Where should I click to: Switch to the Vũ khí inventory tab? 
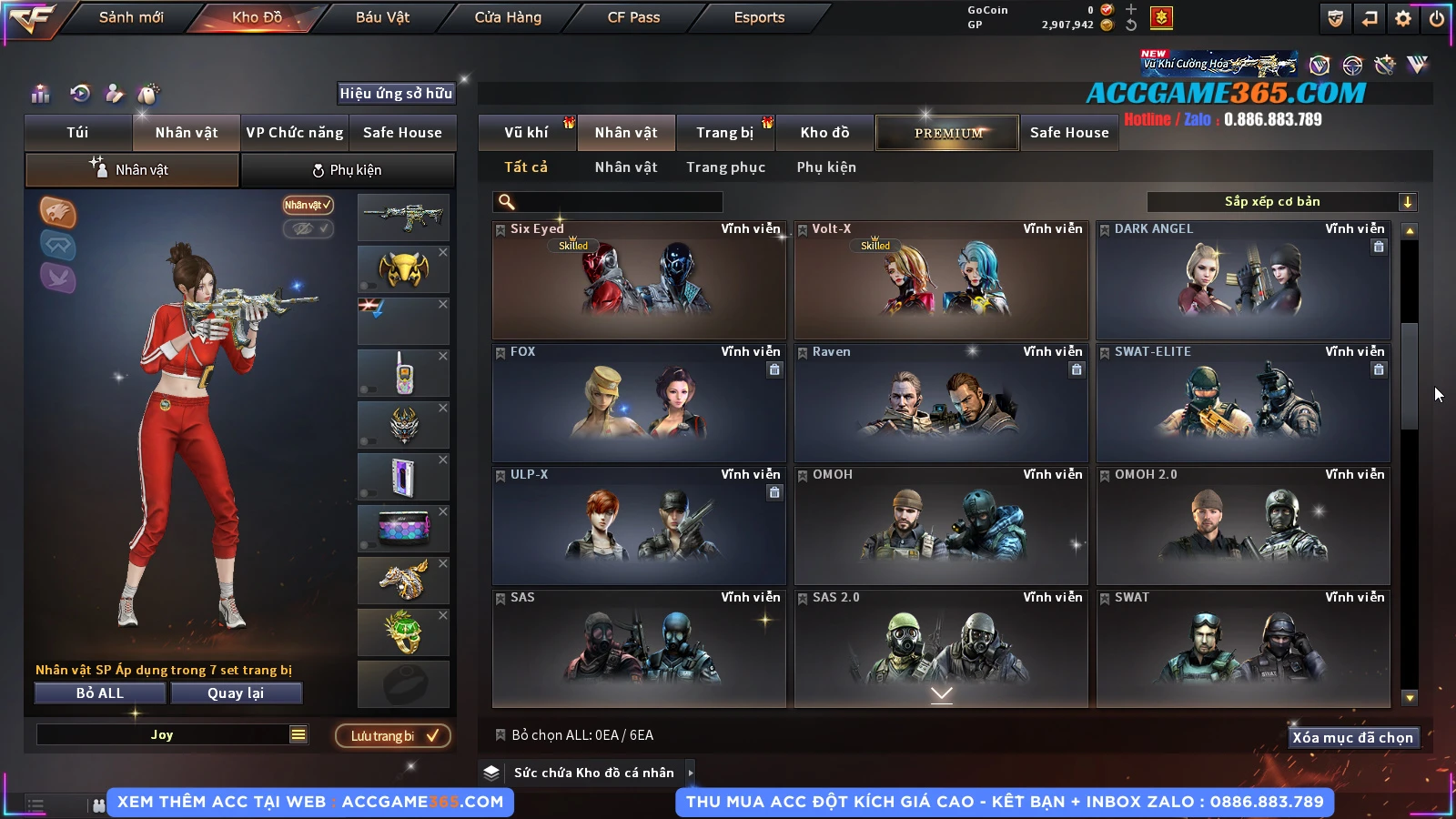tap(526, 133)
